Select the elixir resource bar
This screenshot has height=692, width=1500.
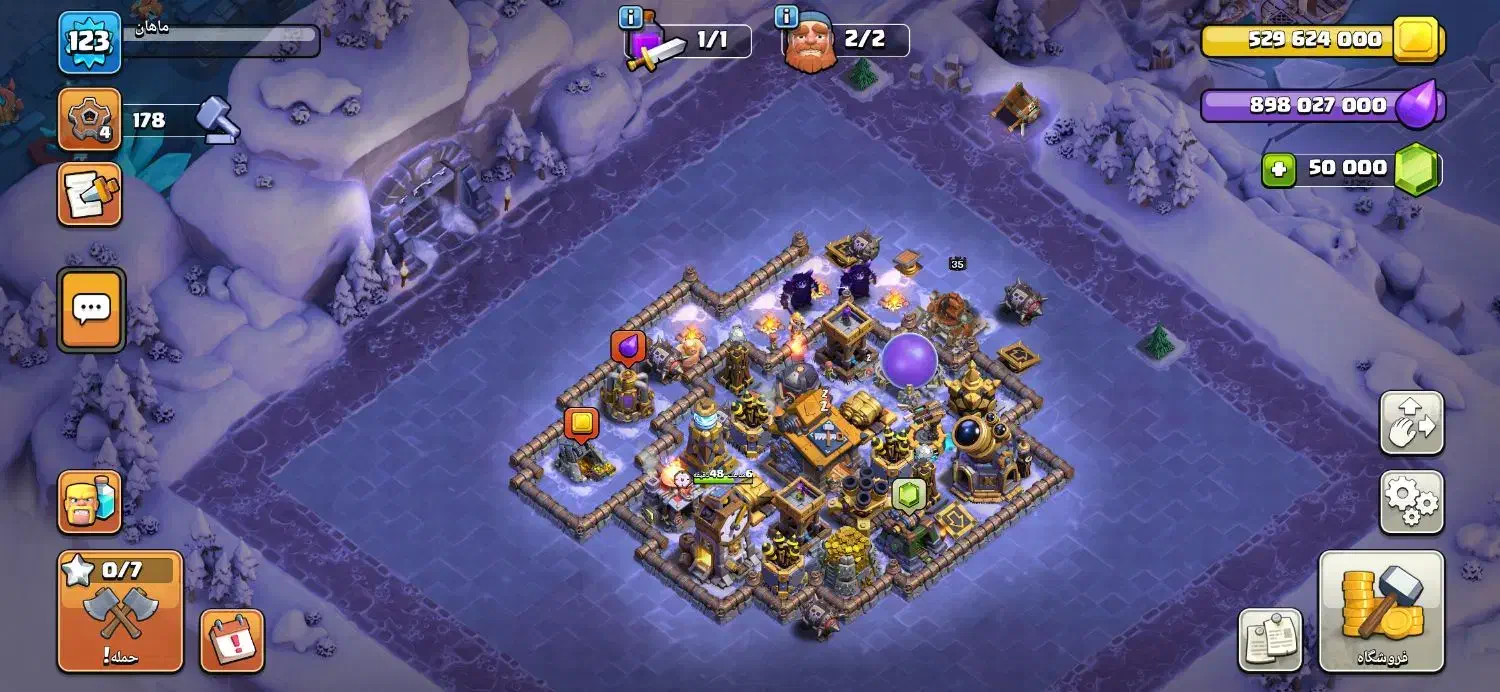click(1320, 105)
